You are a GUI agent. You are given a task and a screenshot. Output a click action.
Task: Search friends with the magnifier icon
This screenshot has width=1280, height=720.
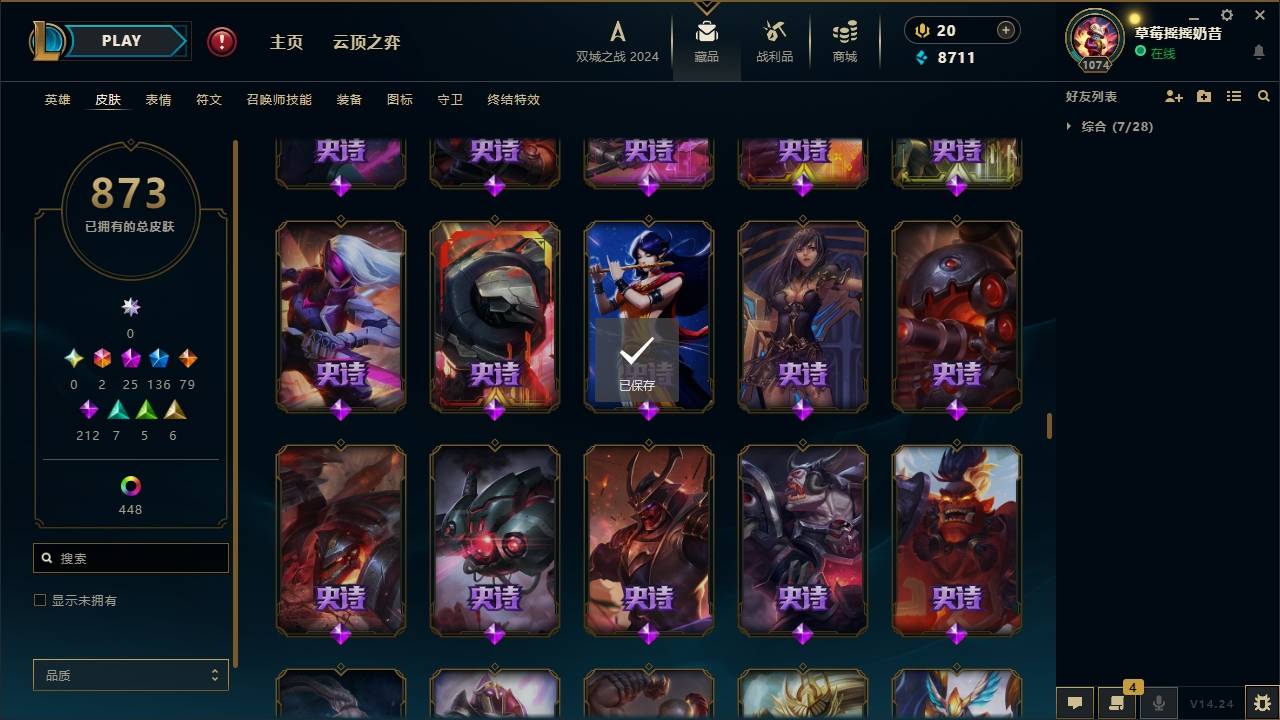pos(1264,96)
